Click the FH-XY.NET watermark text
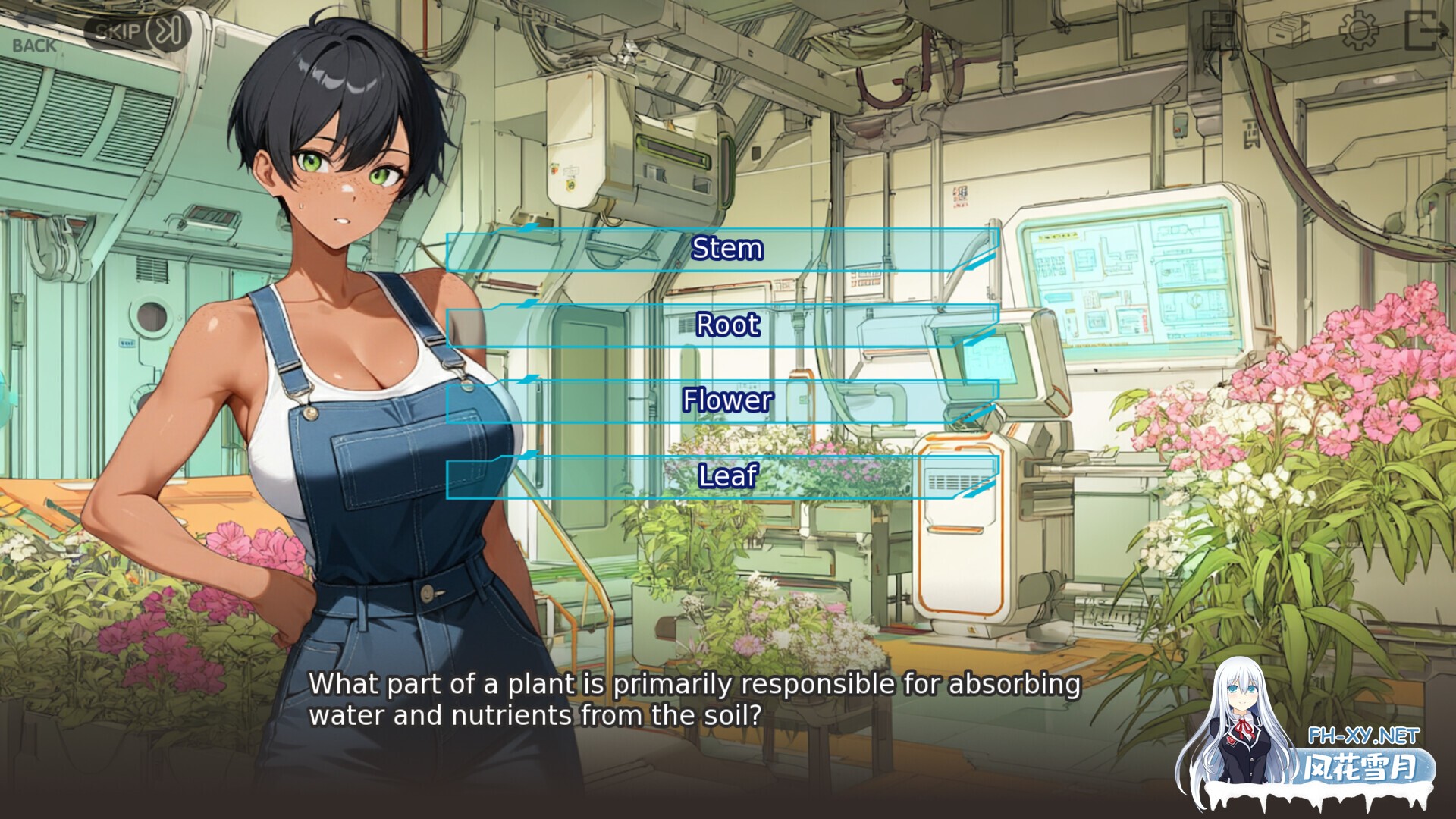The width and height of the screenshot is (1456, 819). pyautogui.click(x=1365, y=734)
